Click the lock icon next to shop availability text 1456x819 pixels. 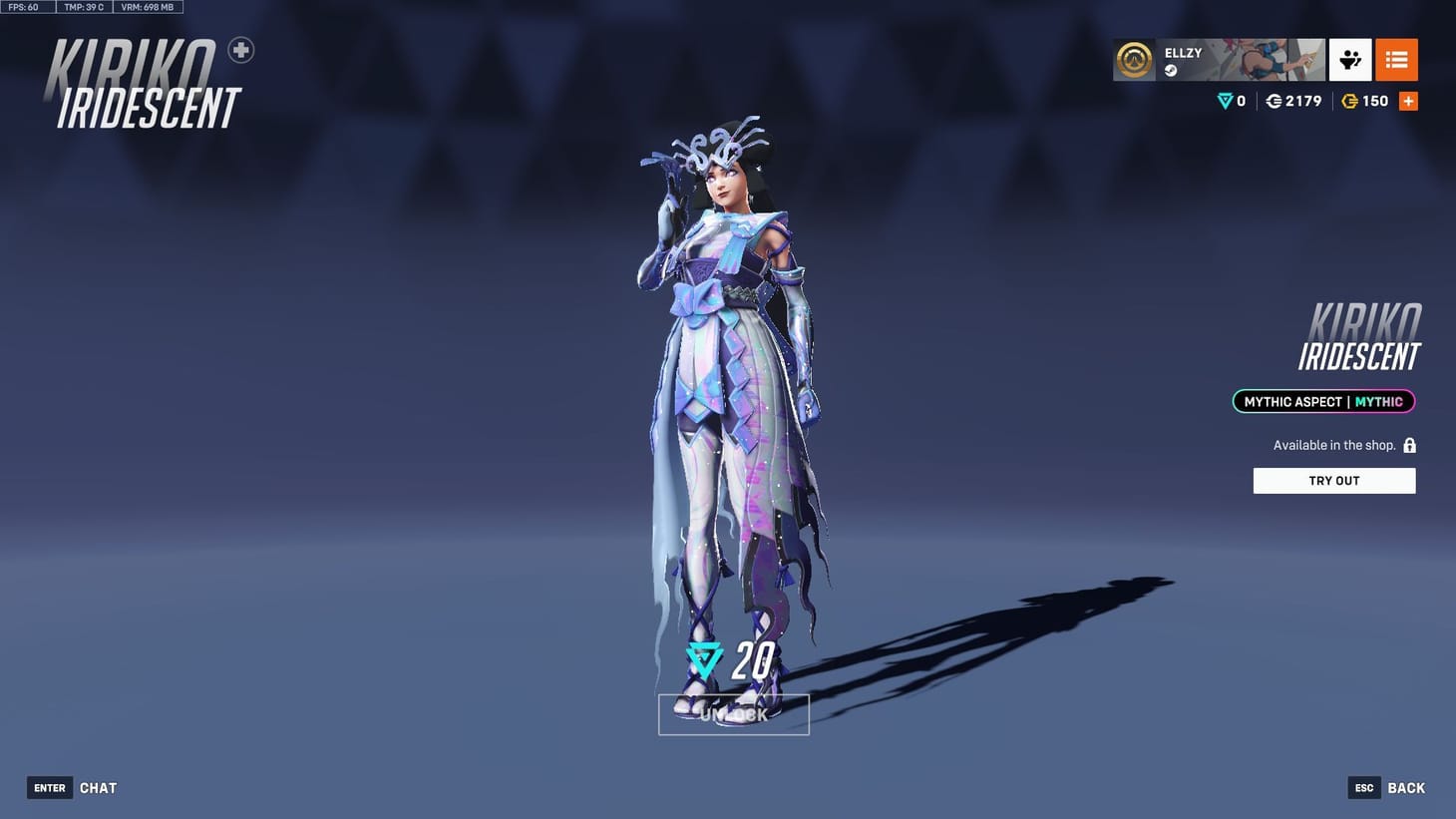pos(1409,444)
